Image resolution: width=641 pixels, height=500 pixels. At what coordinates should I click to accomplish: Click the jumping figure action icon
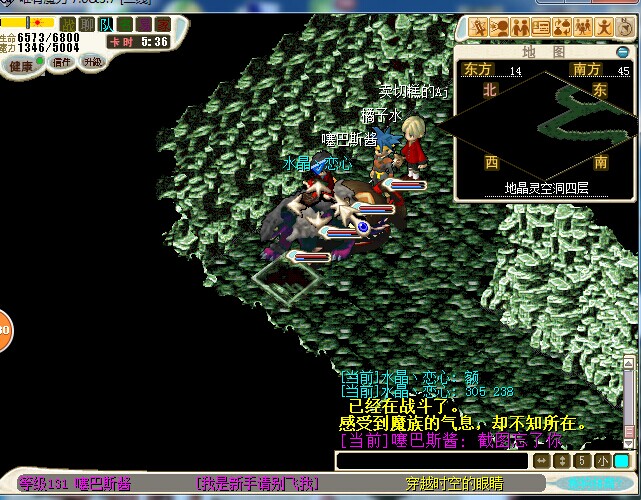(x=605, y=27)
